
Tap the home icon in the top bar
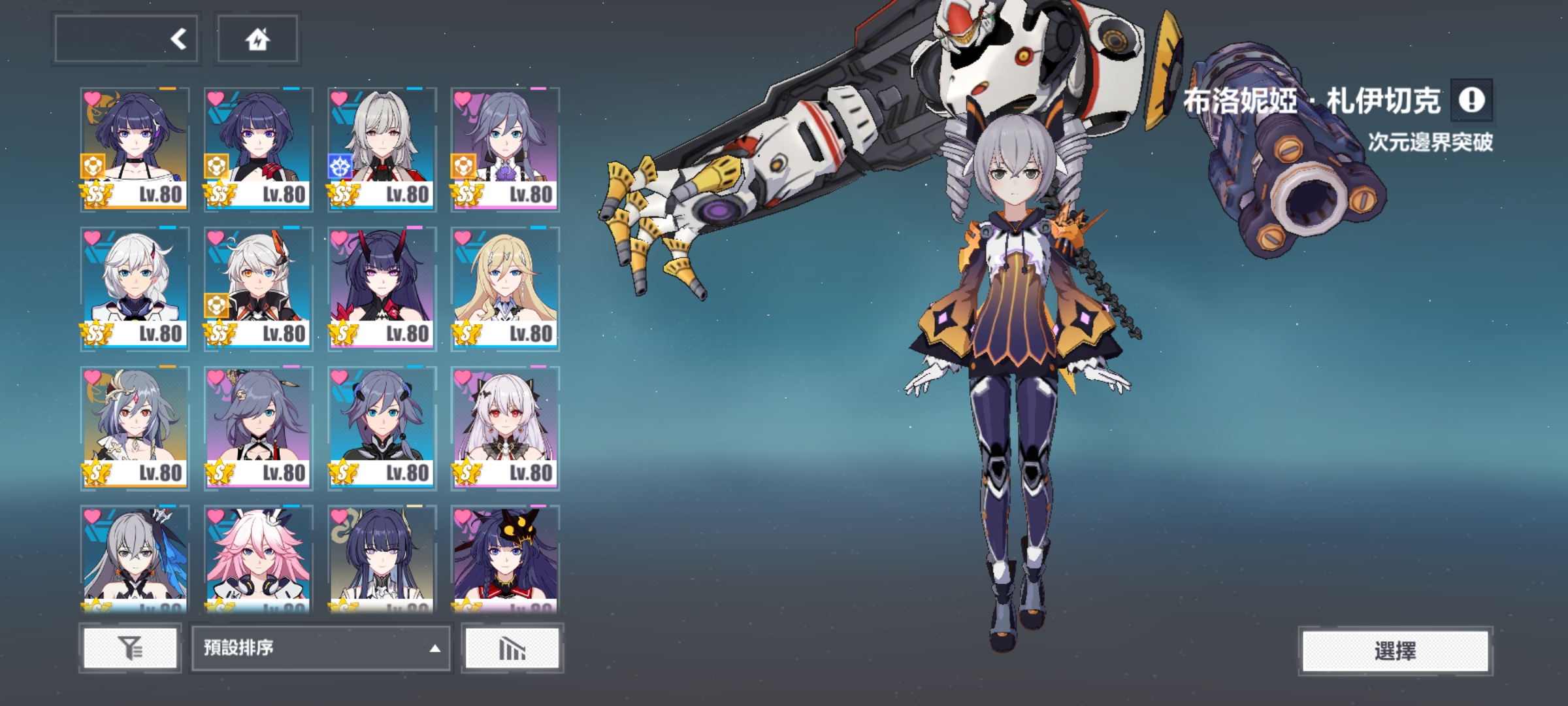258,41
